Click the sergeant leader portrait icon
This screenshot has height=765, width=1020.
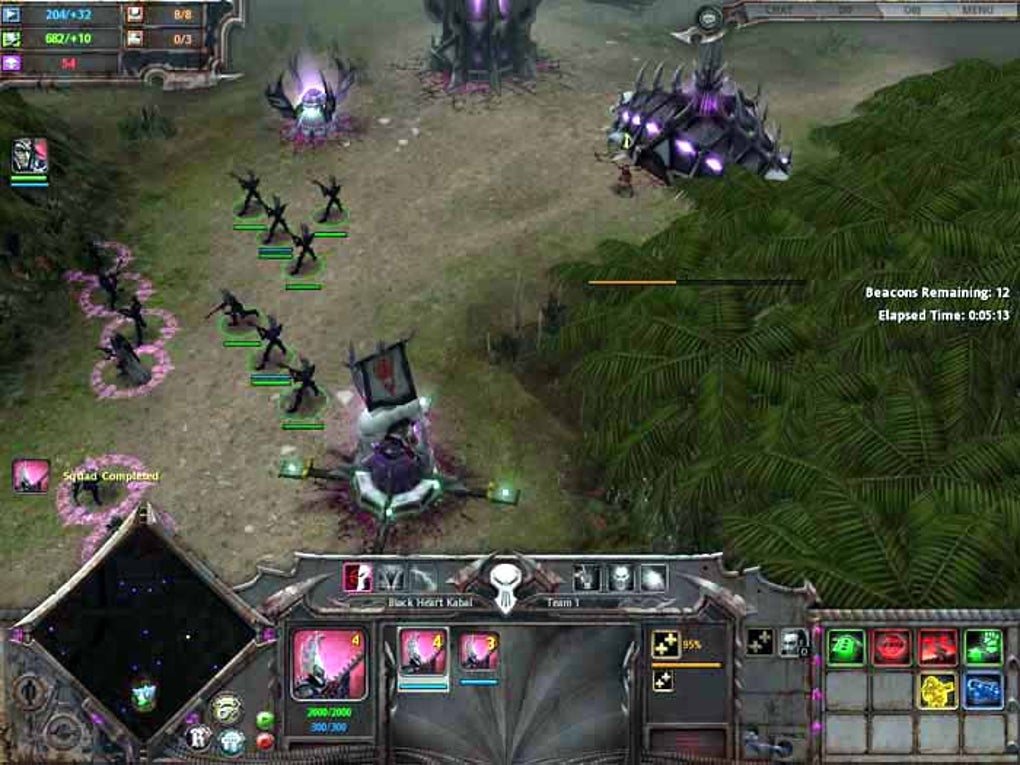point(794,642)
